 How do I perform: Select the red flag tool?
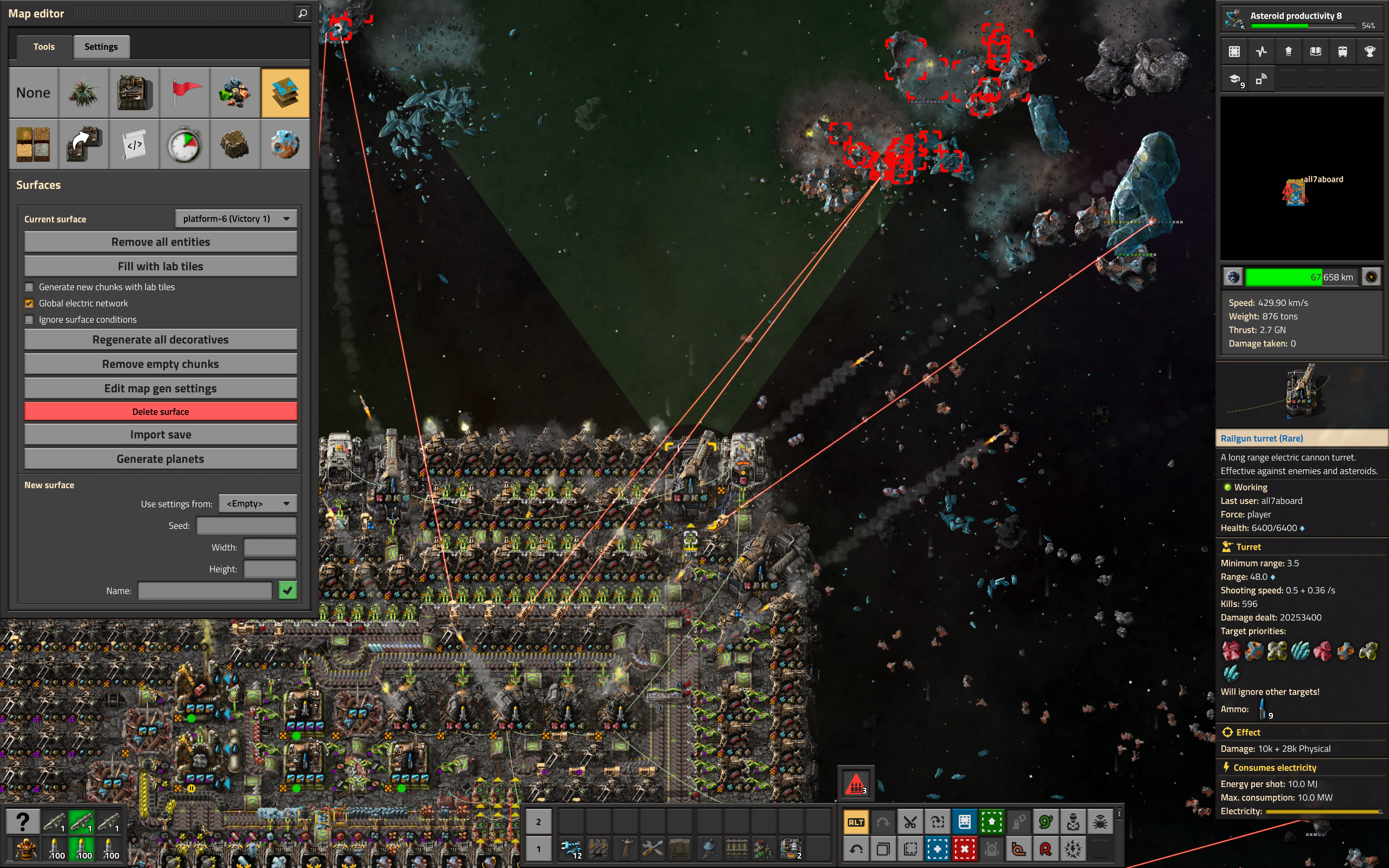[185, 93]
